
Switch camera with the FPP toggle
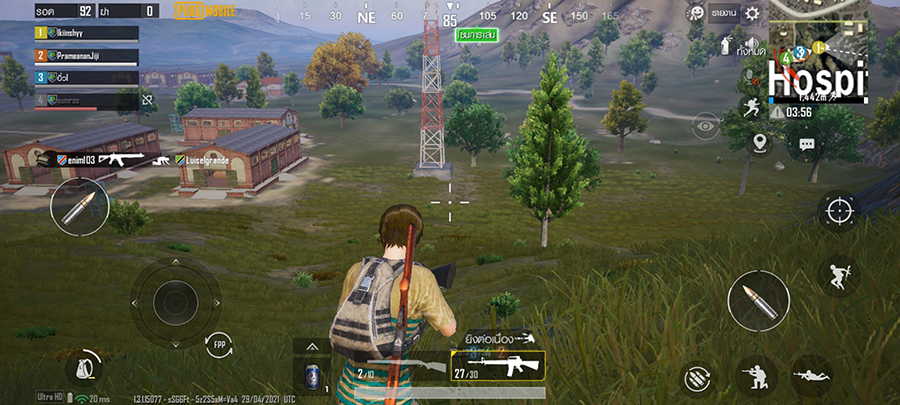218,345
